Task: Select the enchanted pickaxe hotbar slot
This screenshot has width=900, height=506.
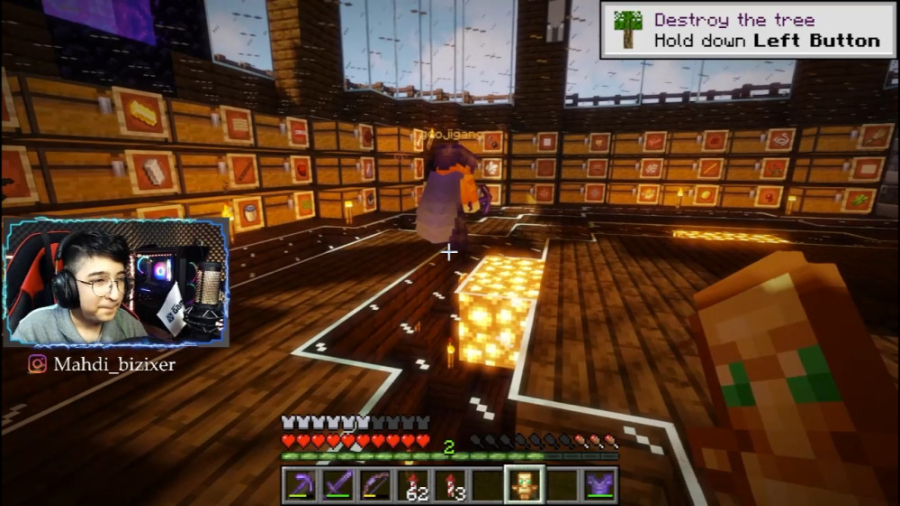Action: point(300,484)
